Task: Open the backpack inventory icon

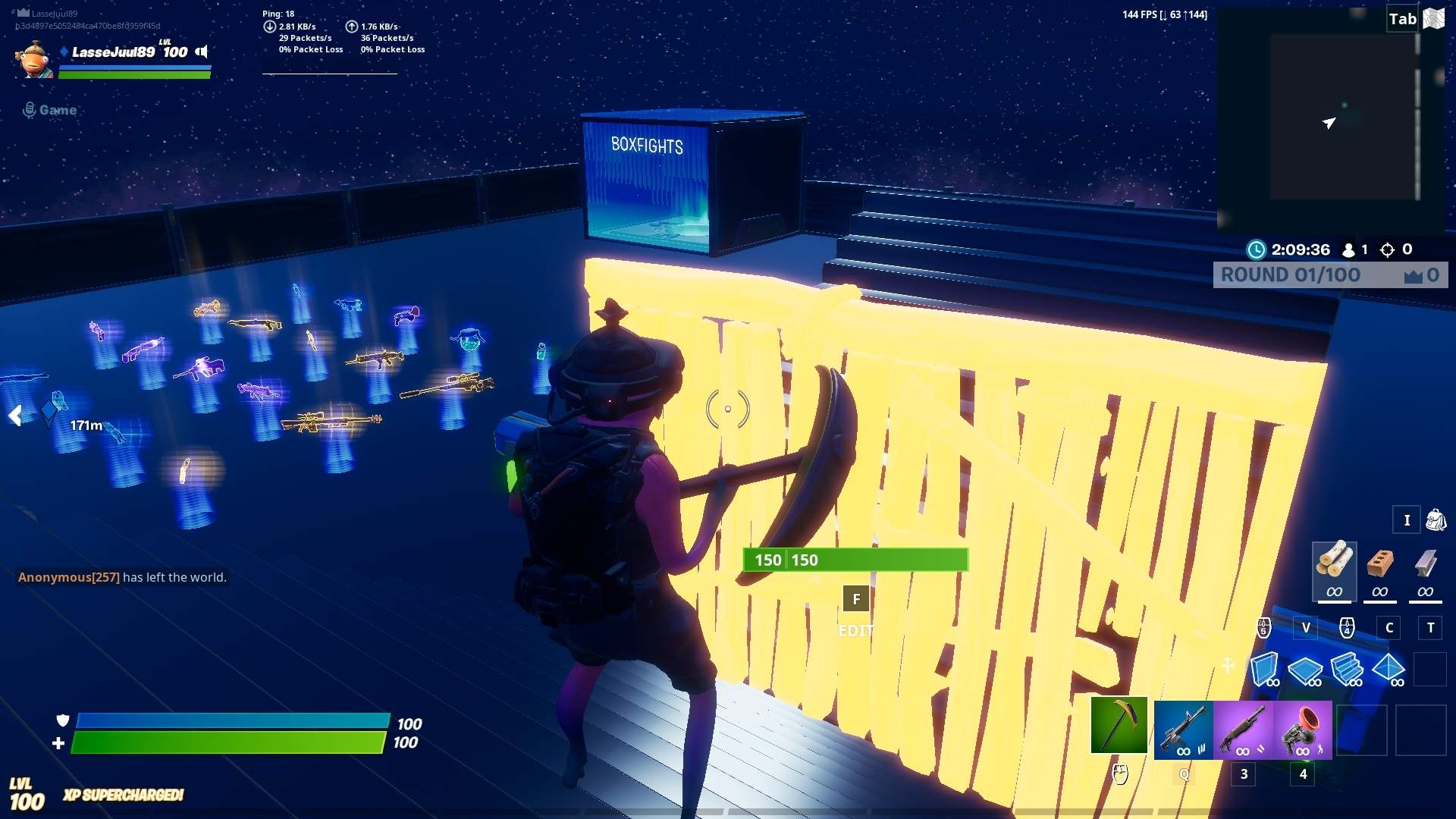Action: (1437, 520)
